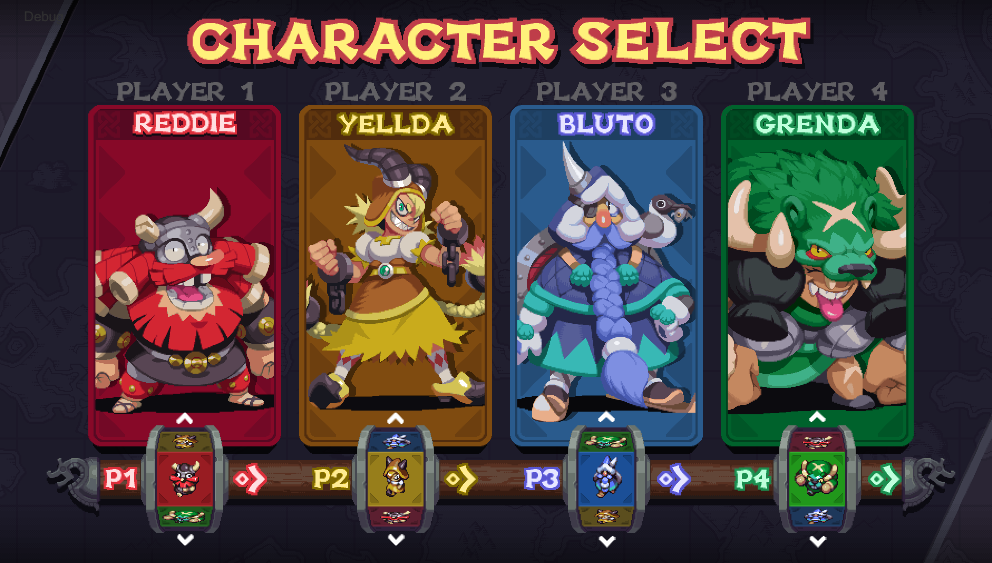Click P4's green Grenda selector icon

coord(818,478)
